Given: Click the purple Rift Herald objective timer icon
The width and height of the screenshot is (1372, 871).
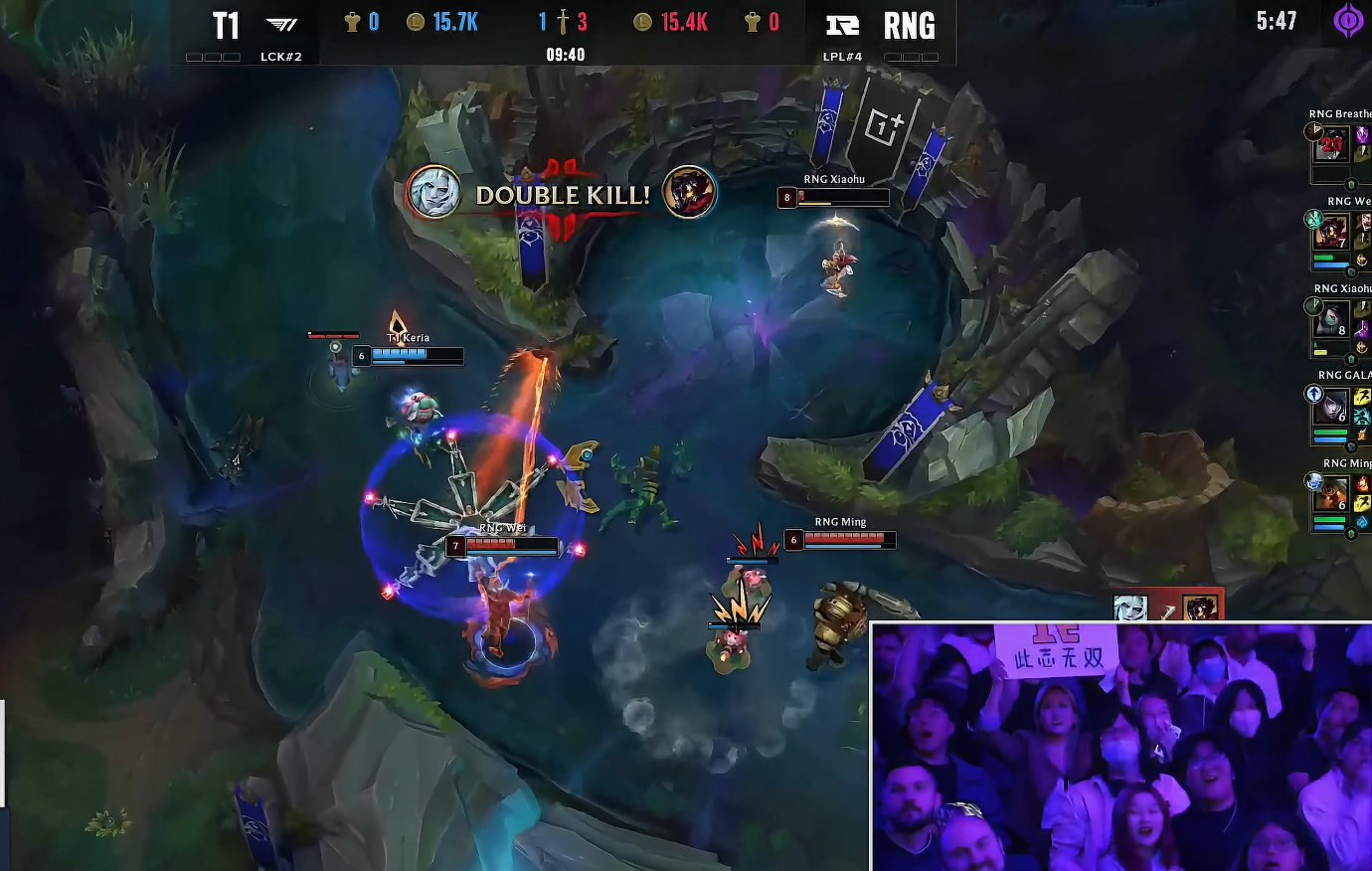Looking at the screenshot, I should [1348, 21].
